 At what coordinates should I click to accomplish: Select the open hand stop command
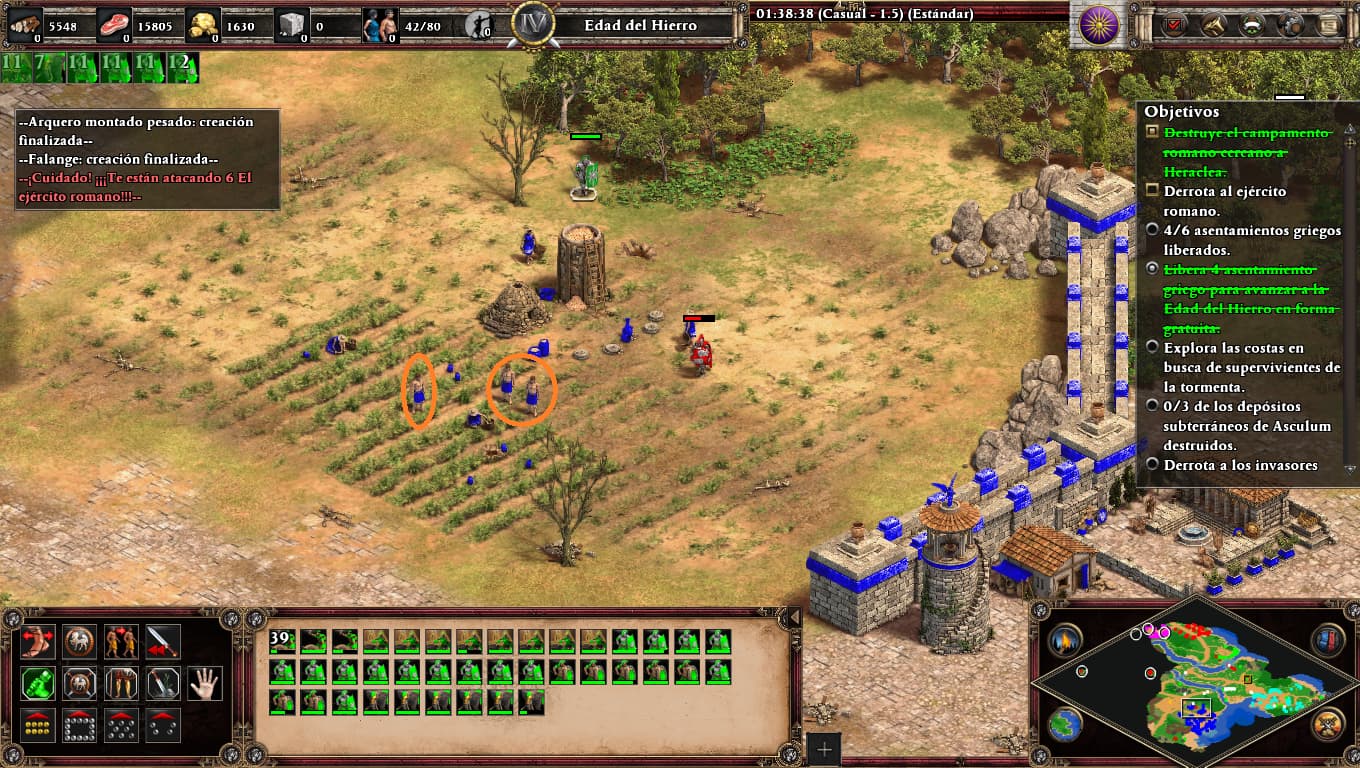[205, 683]
